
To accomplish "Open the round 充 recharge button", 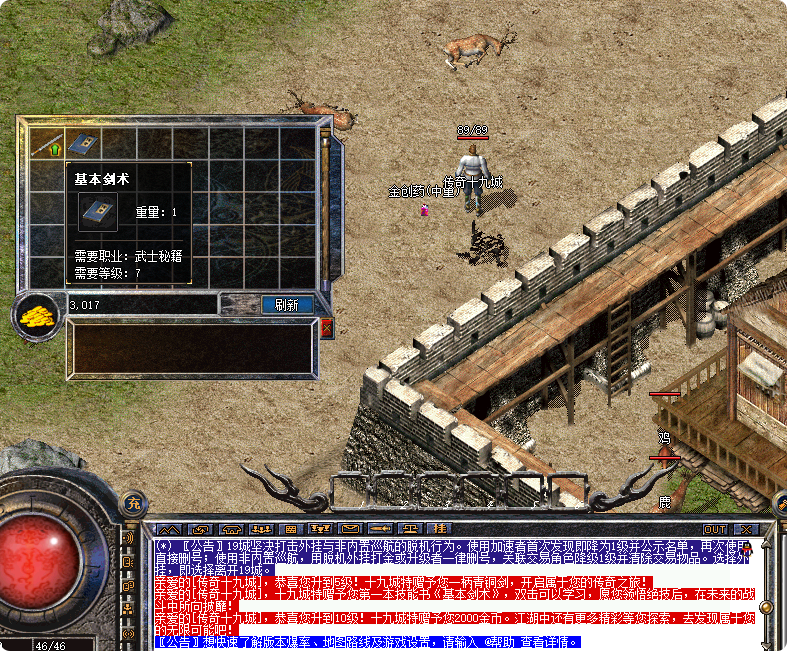I will pos(133,502).
